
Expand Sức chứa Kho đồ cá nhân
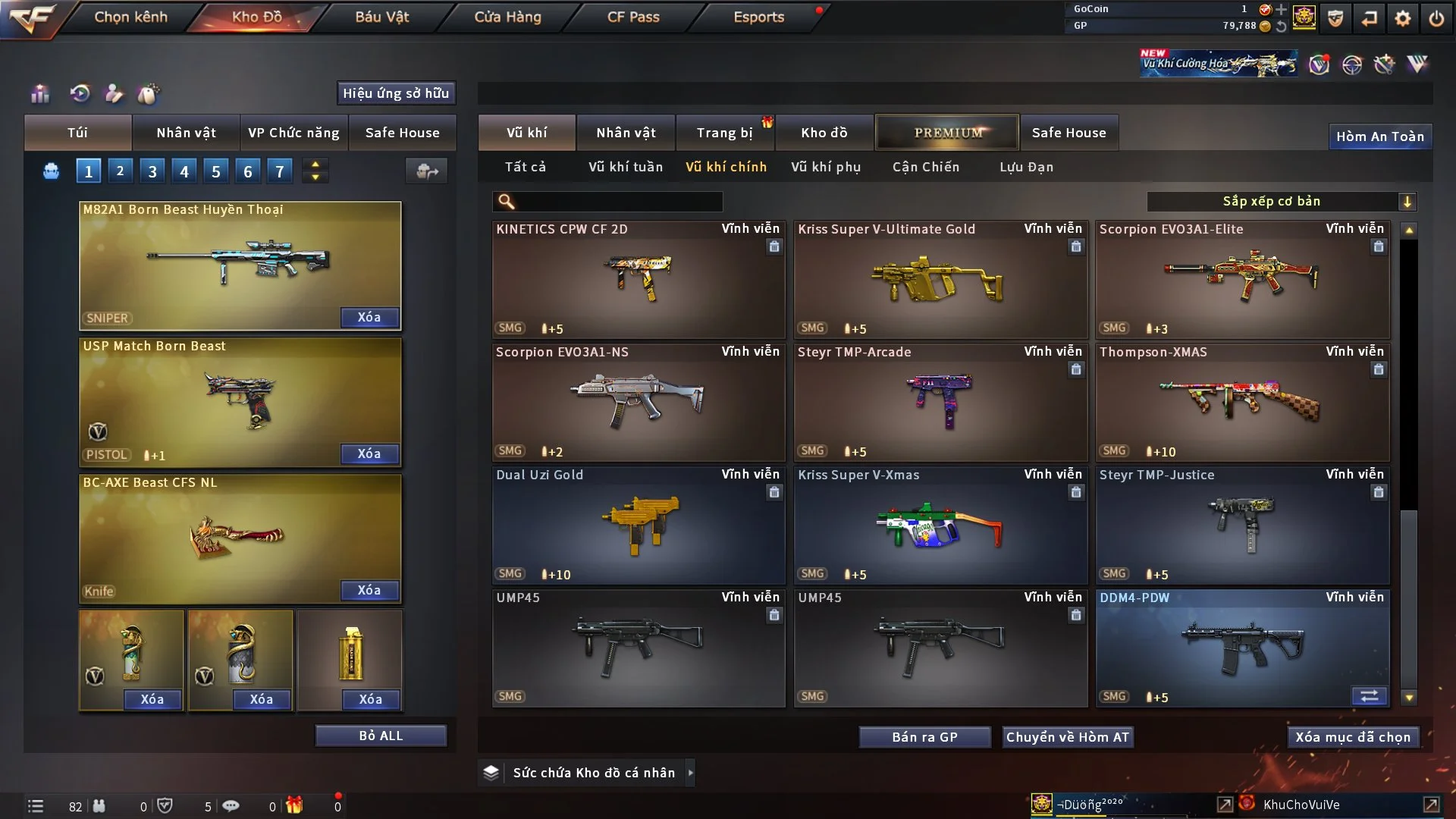coord(689,773)
